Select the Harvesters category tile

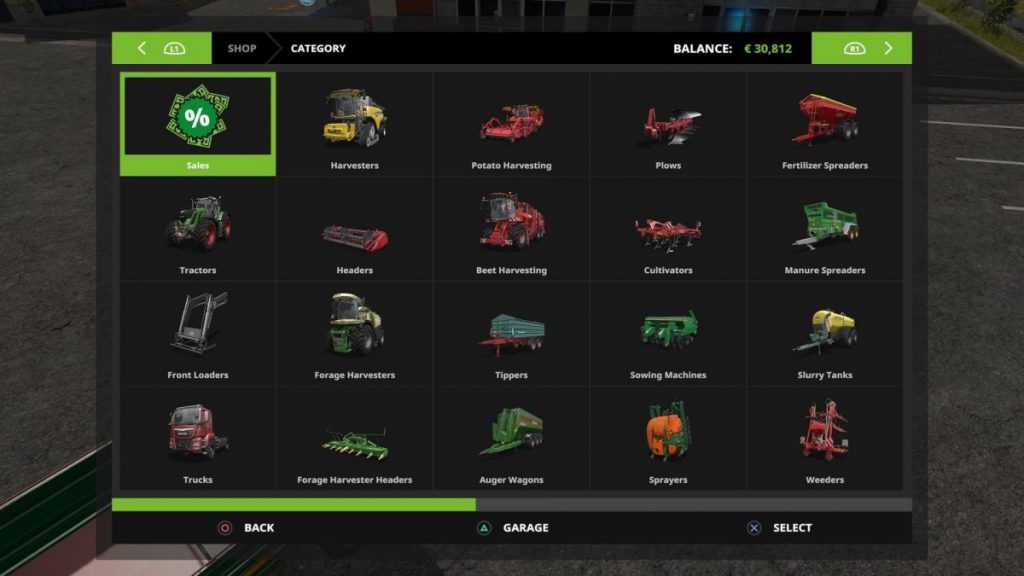[354, 124]
